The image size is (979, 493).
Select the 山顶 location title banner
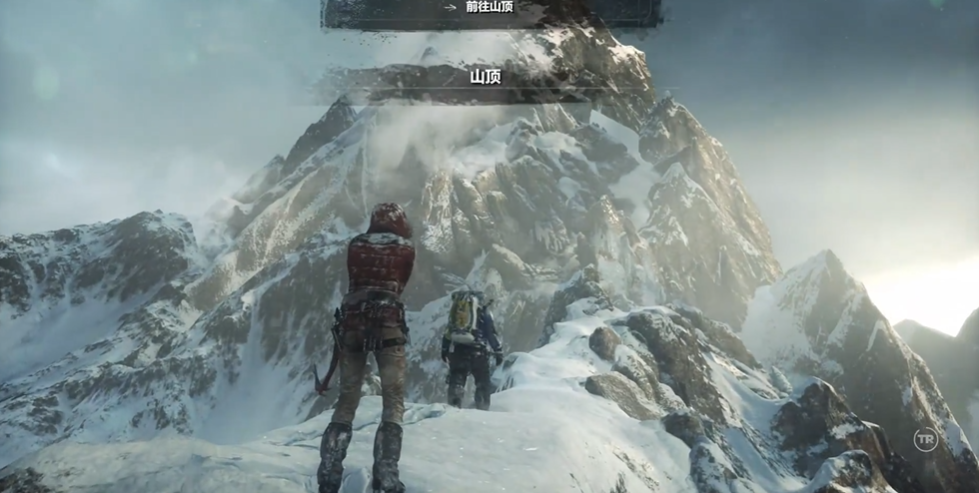point(485,77)
